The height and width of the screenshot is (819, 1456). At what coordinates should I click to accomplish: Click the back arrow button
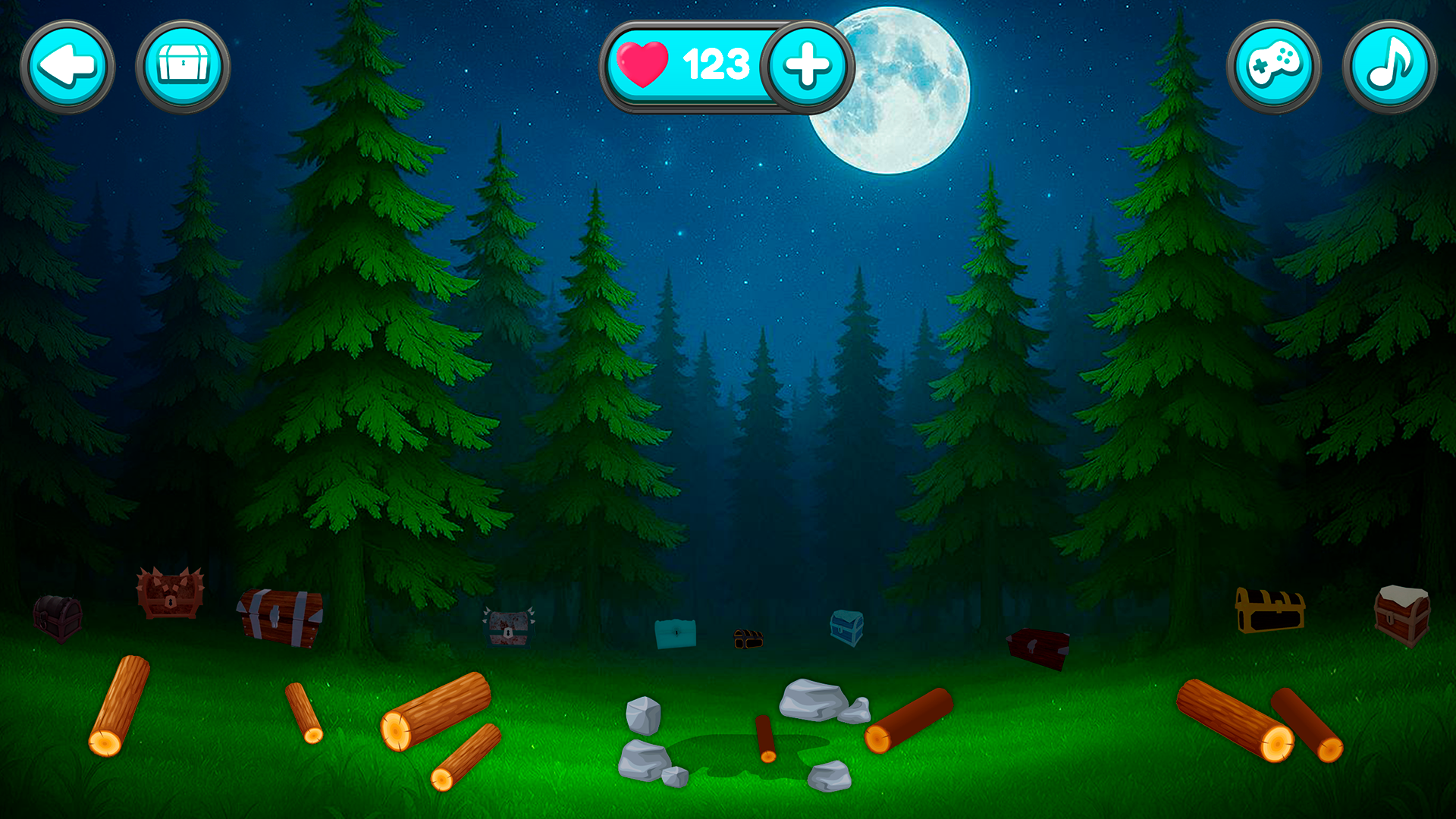[67, 66]
